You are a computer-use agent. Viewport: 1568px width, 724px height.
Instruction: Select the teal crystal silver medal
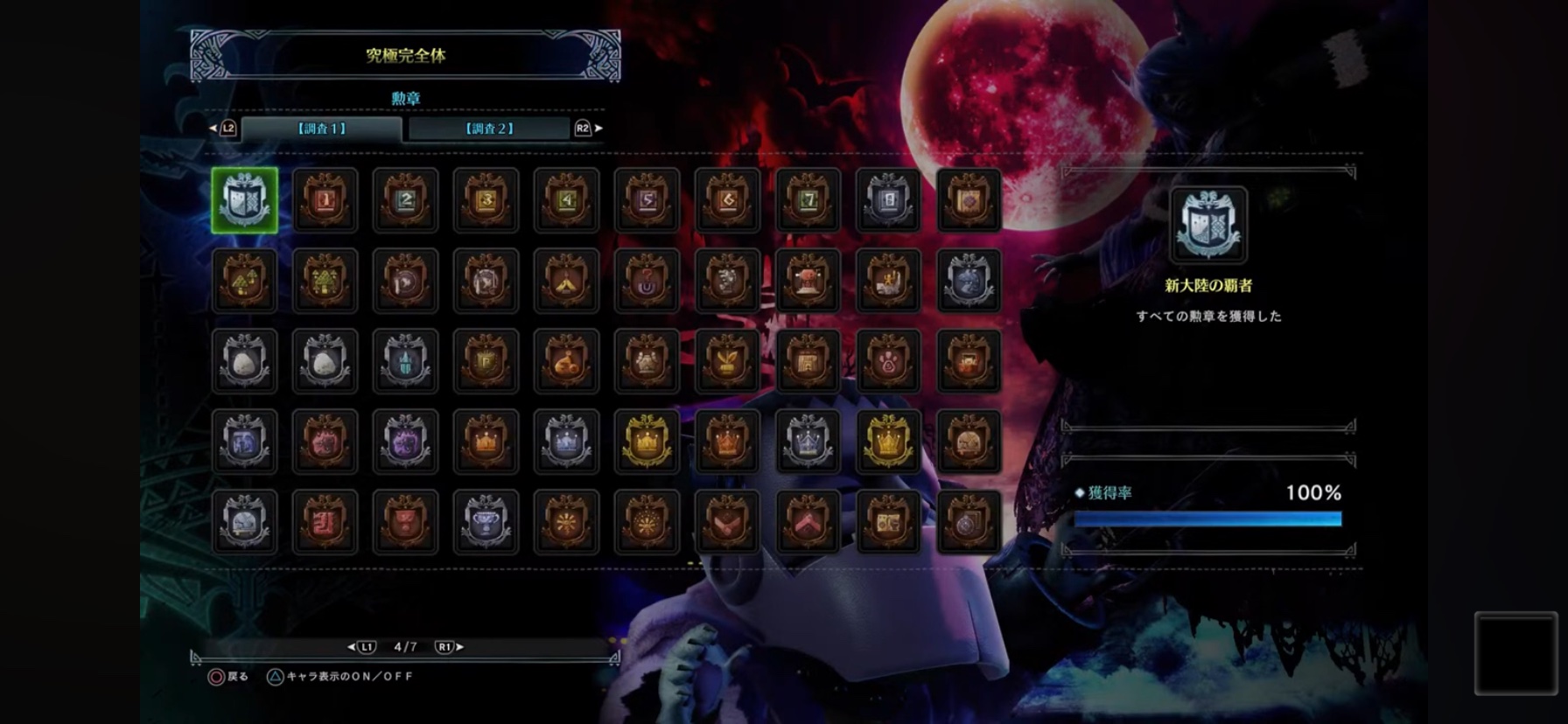point(406,361)
